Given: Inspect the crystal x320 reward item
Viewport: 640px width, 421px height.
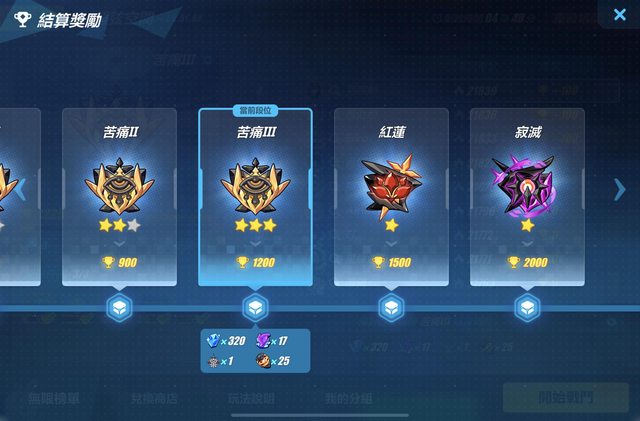Looking at the screenshot, I should coord(212,342).
